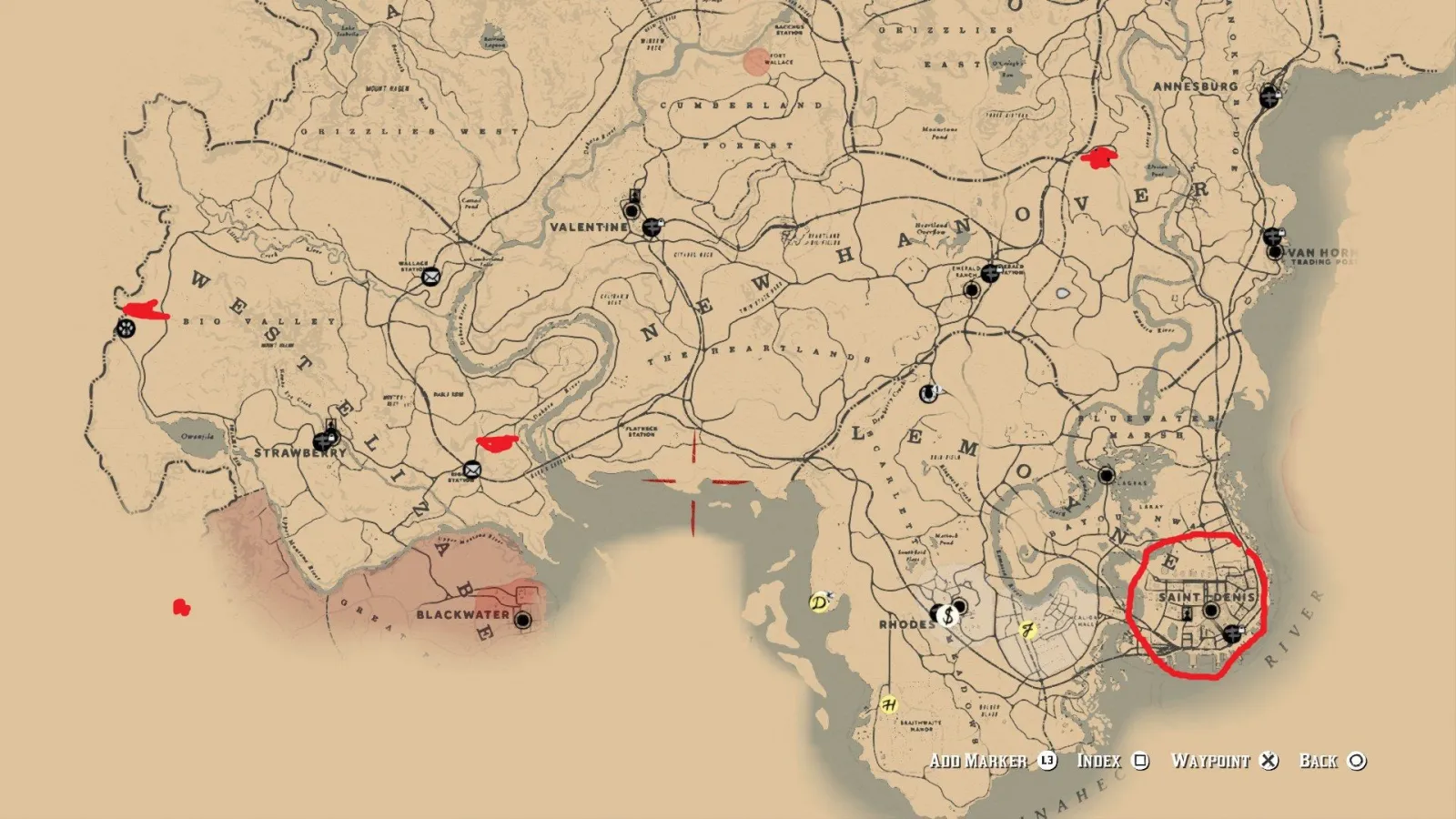Click the yellow 'H' icon near Braithwaite Manor
The image size is (1456, 819).
[890, 706]
